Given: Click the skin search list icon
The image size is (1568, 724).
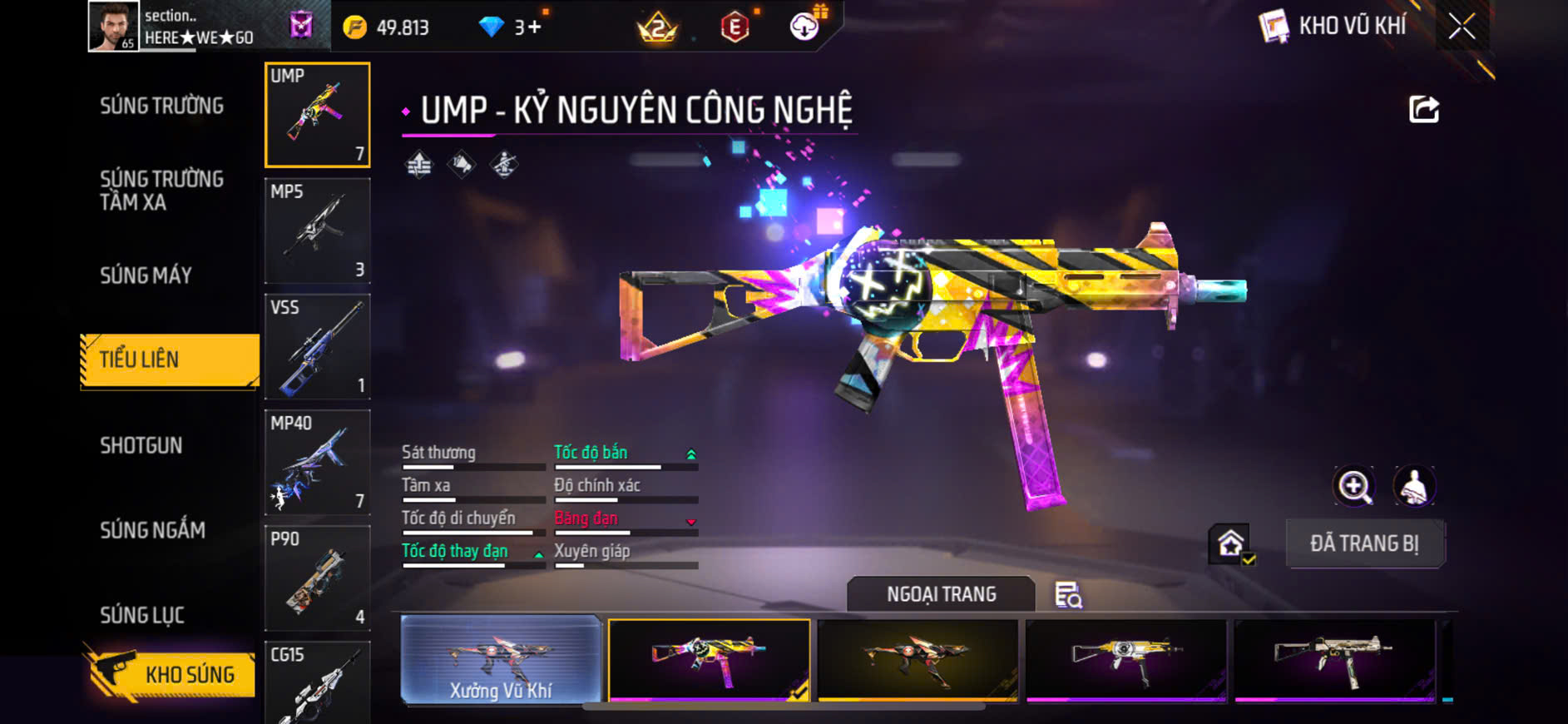Looking at the screenshot, I should click(1068, 595).
